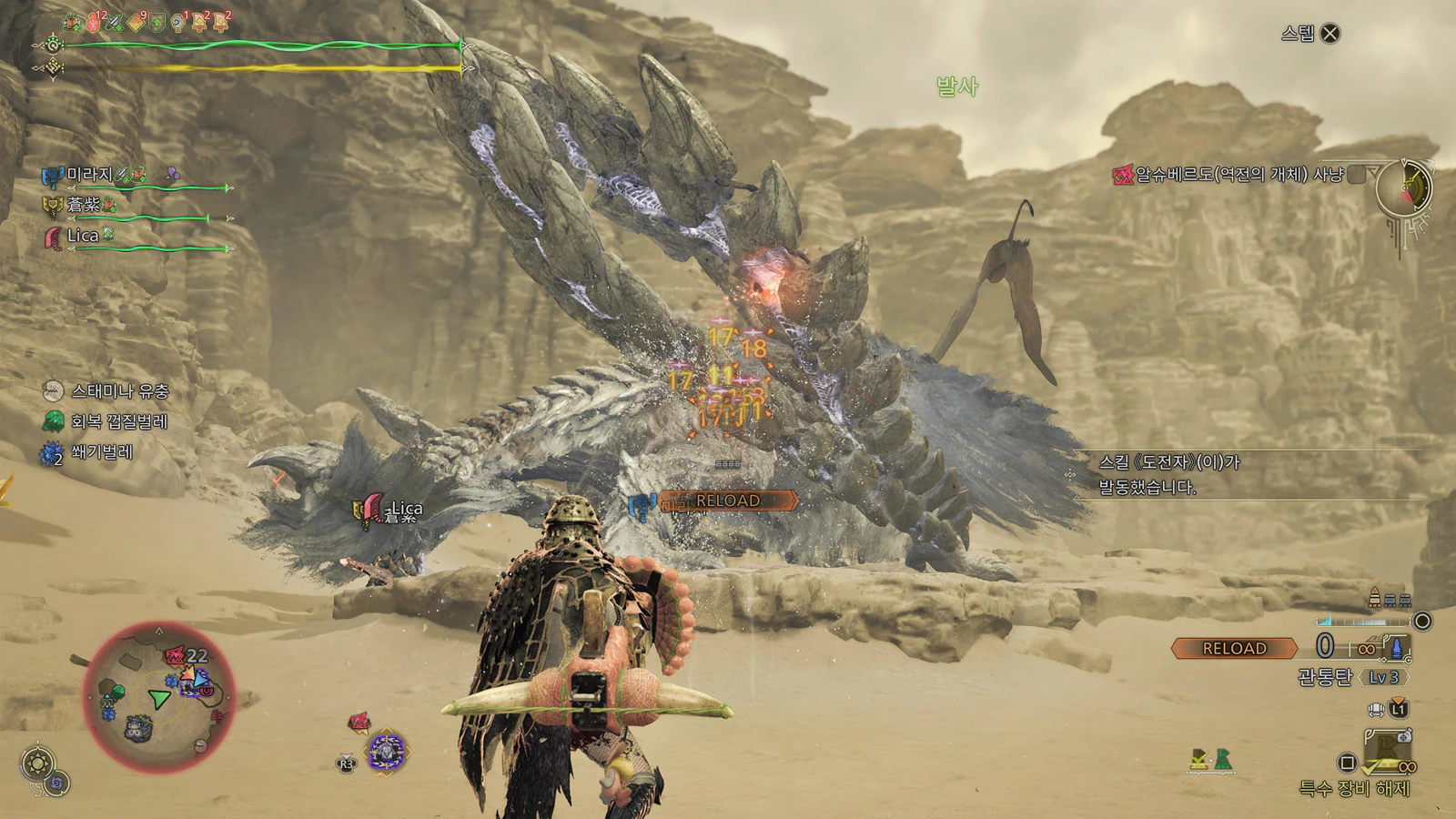1456x819 pixels.
Task: Open the 도전자 skill activation notice
Action: (1169, 474)
